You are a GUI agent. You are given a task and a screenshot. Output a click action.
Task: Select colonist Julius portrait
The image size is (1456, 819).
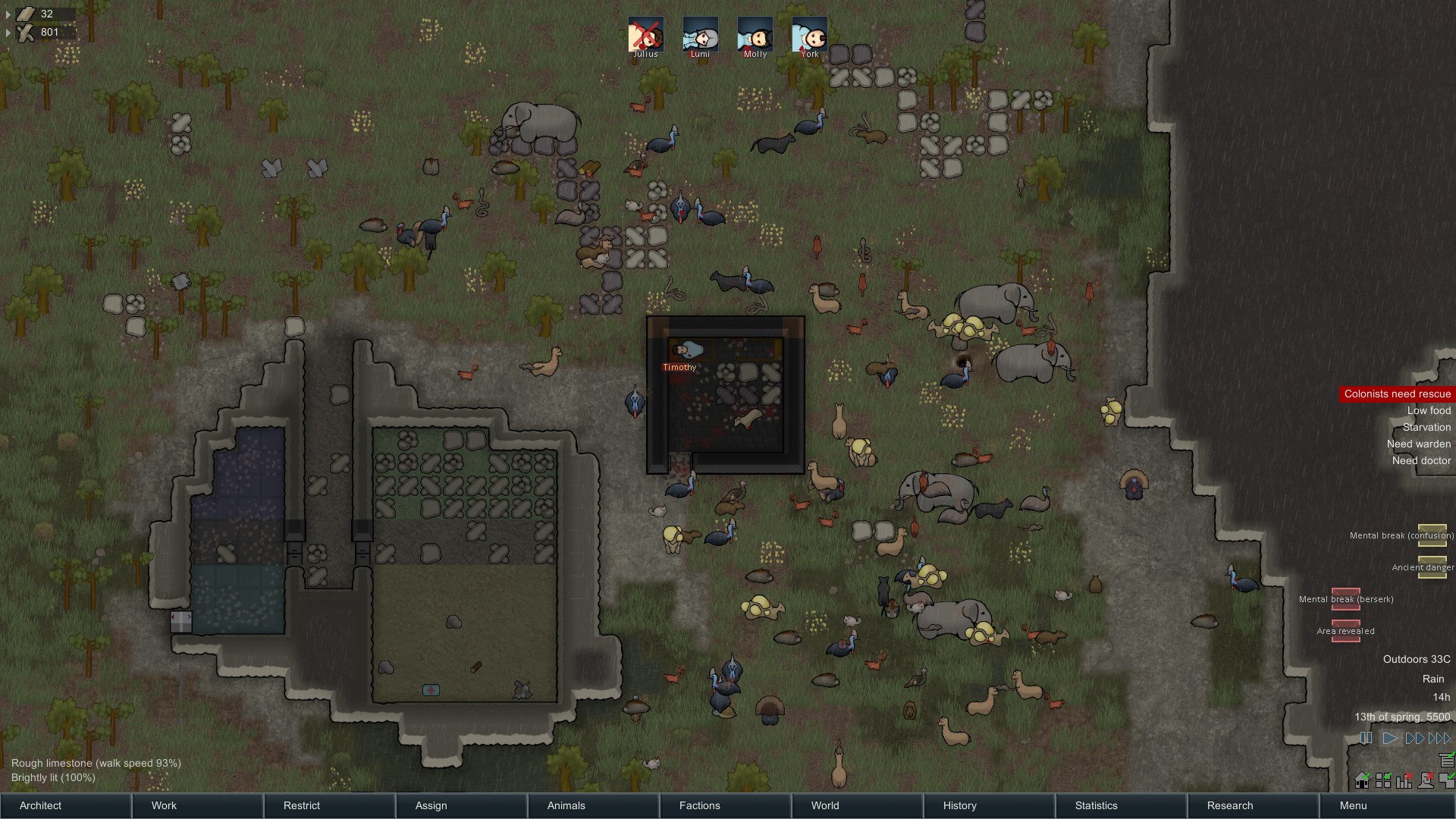pos(646,35)
